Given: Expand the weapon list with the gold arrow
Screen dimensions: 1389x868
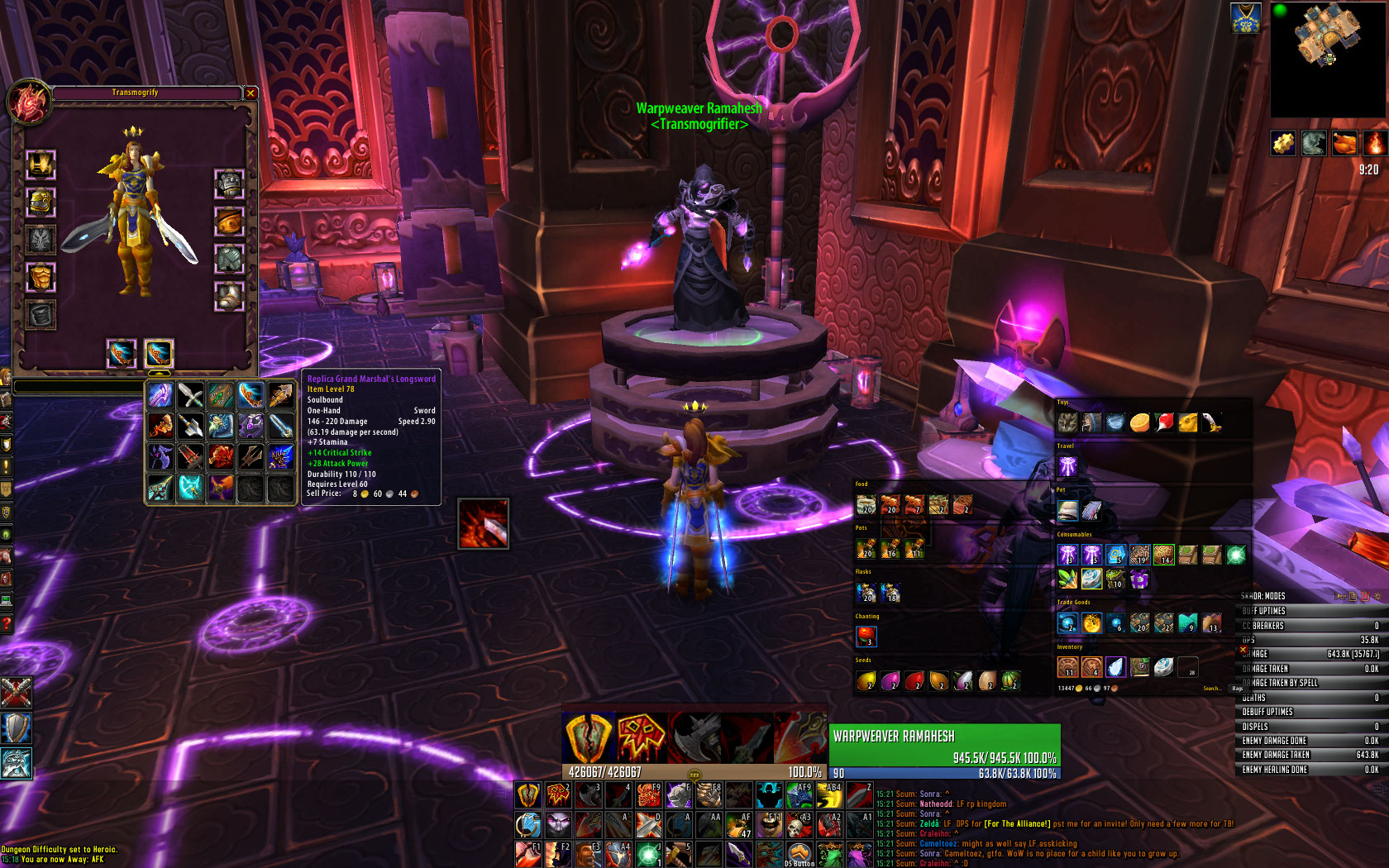Looking at the screenshot, I should (158, 372).
